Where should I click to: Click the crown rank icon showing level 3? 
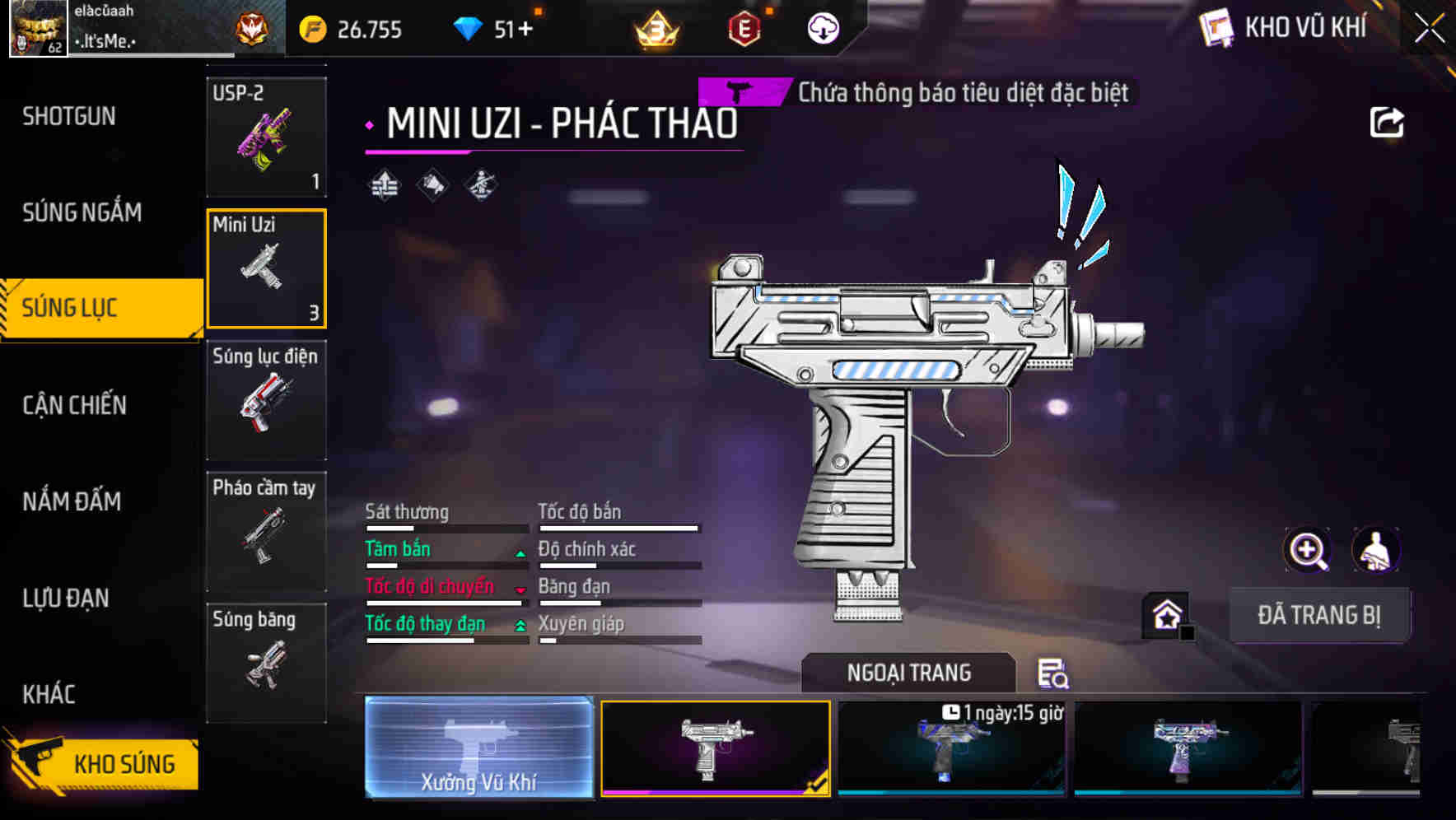tap(655, 29)
